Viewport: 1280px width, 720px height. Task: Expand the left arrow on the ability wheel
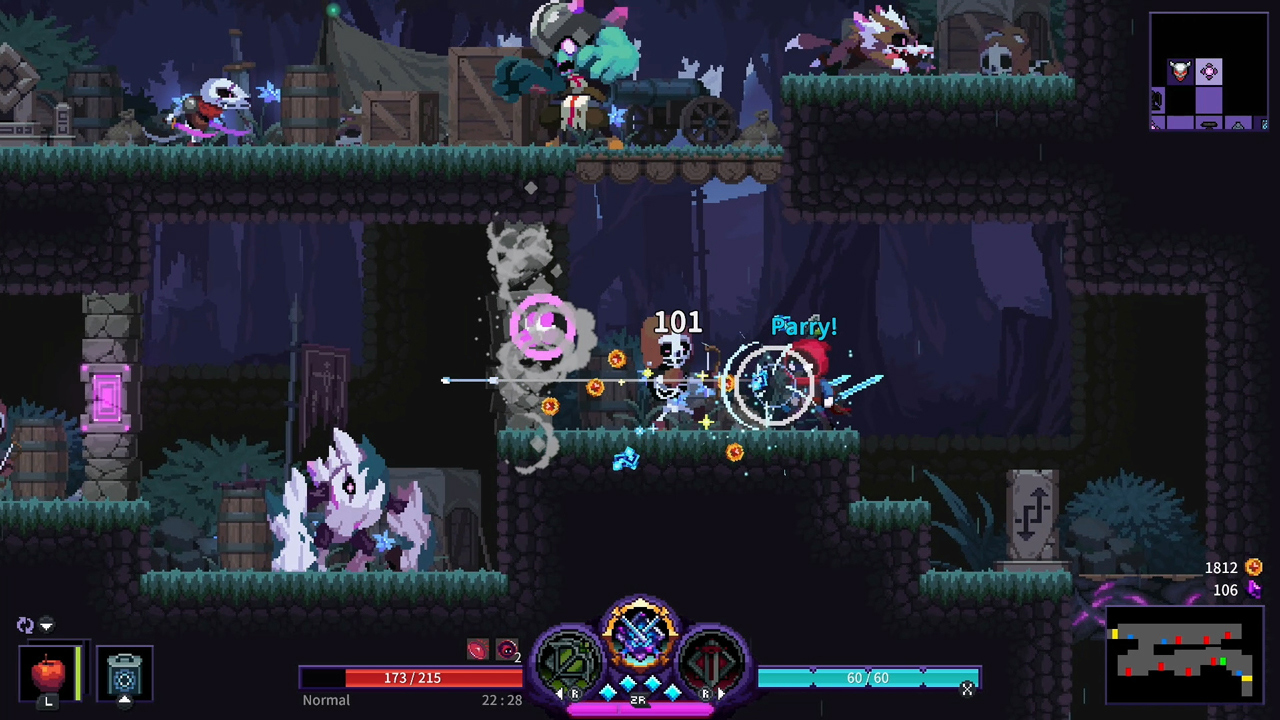coord(561,692)
